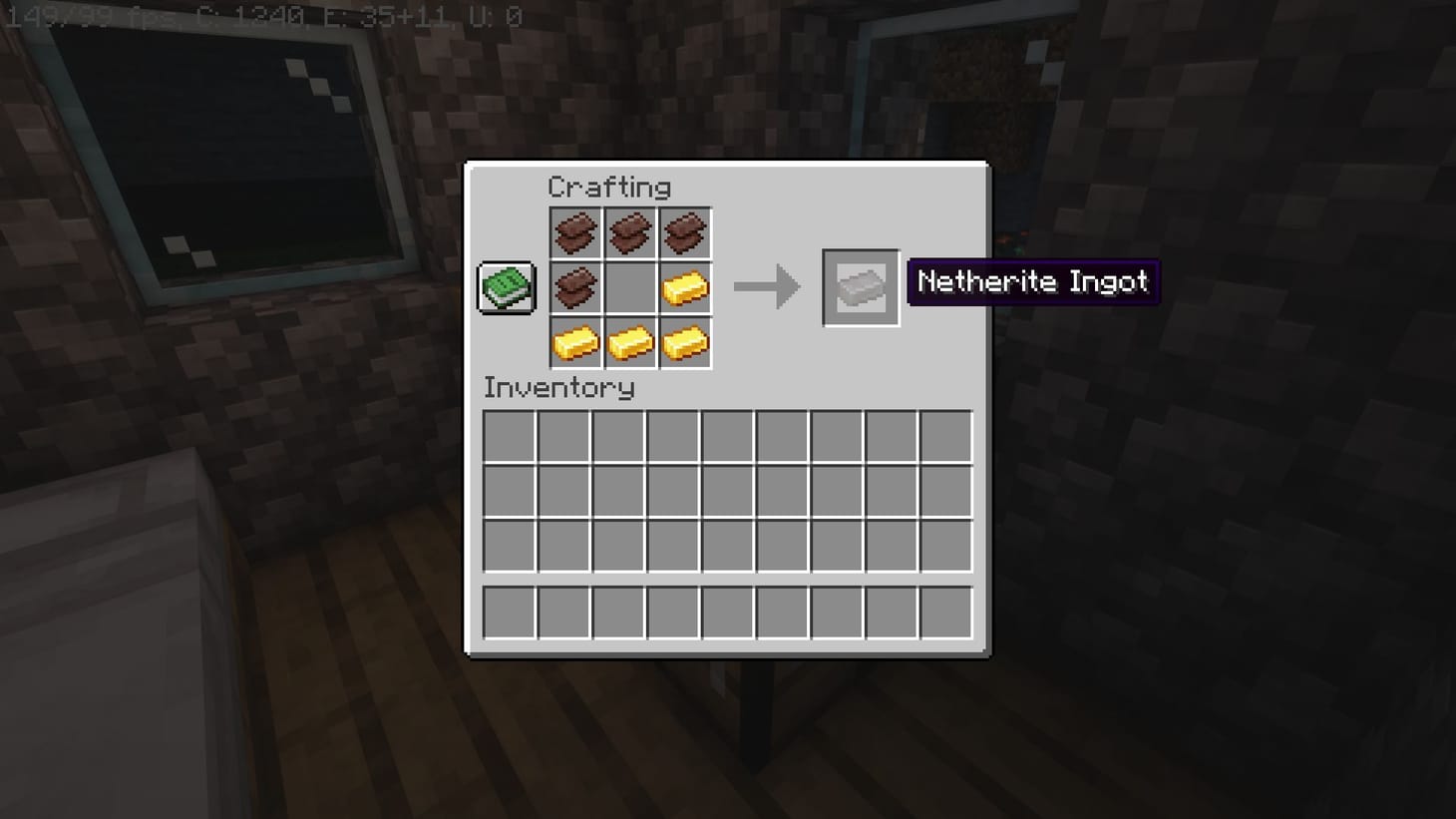
Task: Click the bottom-middle gold ingot
Action: point(630,343)
